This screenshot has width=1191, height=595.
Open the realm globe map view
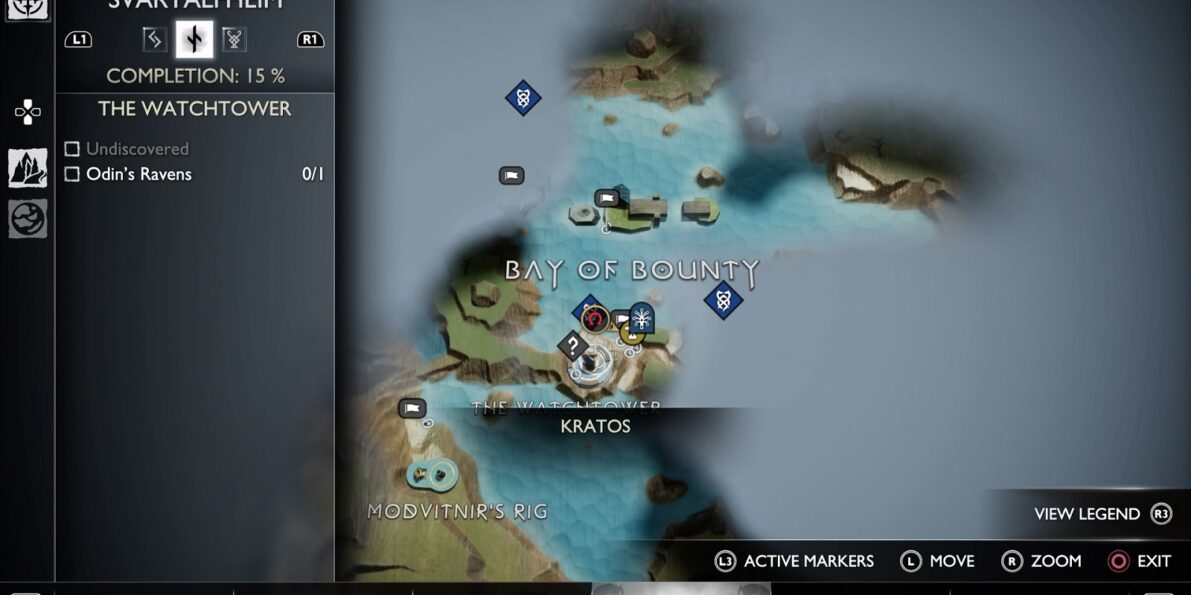click(28, 218)
